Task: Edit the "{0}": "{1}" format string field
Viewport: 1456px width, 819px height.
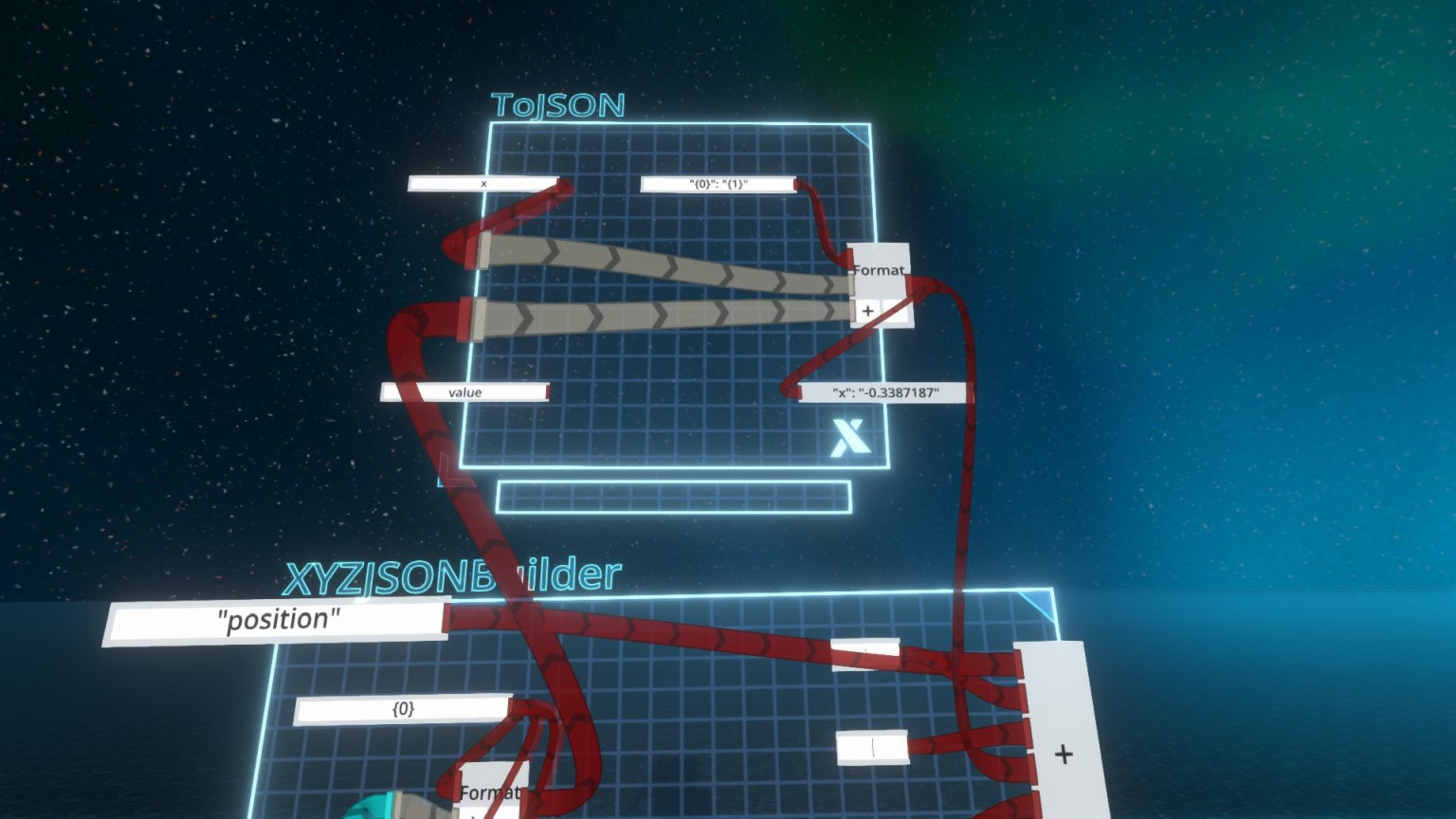Action: click(x=718, y=184)
